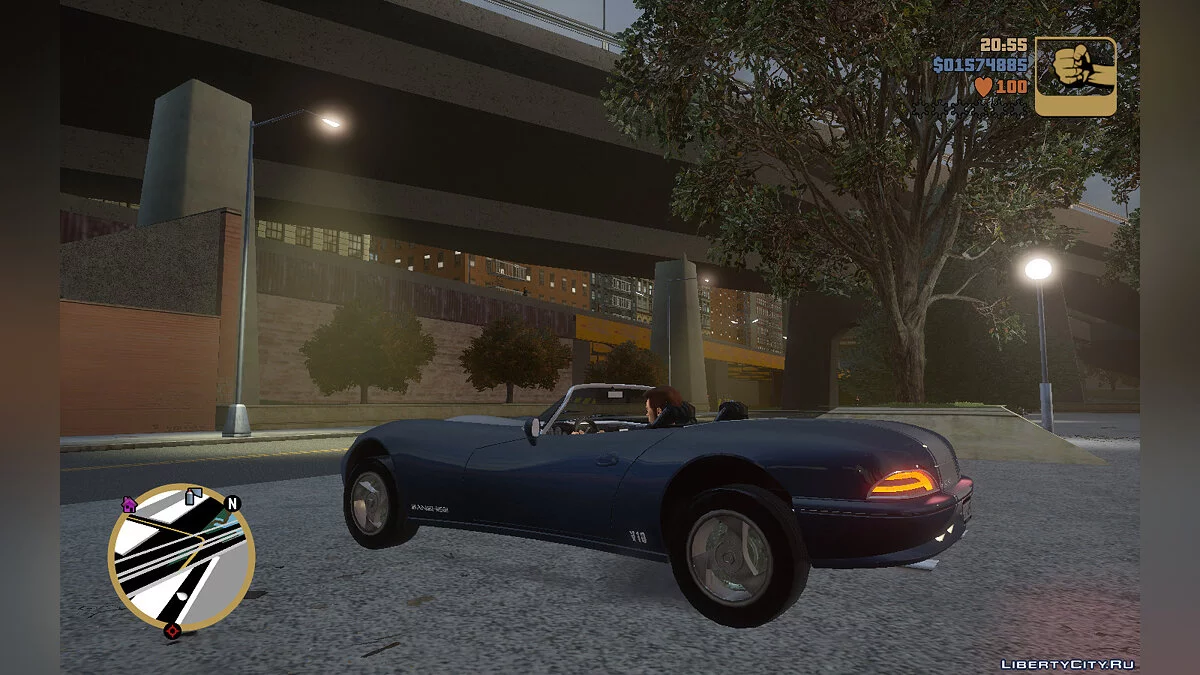Click the circular radar minimap
Screen dimensions: 1200x675
pos(181,557)
